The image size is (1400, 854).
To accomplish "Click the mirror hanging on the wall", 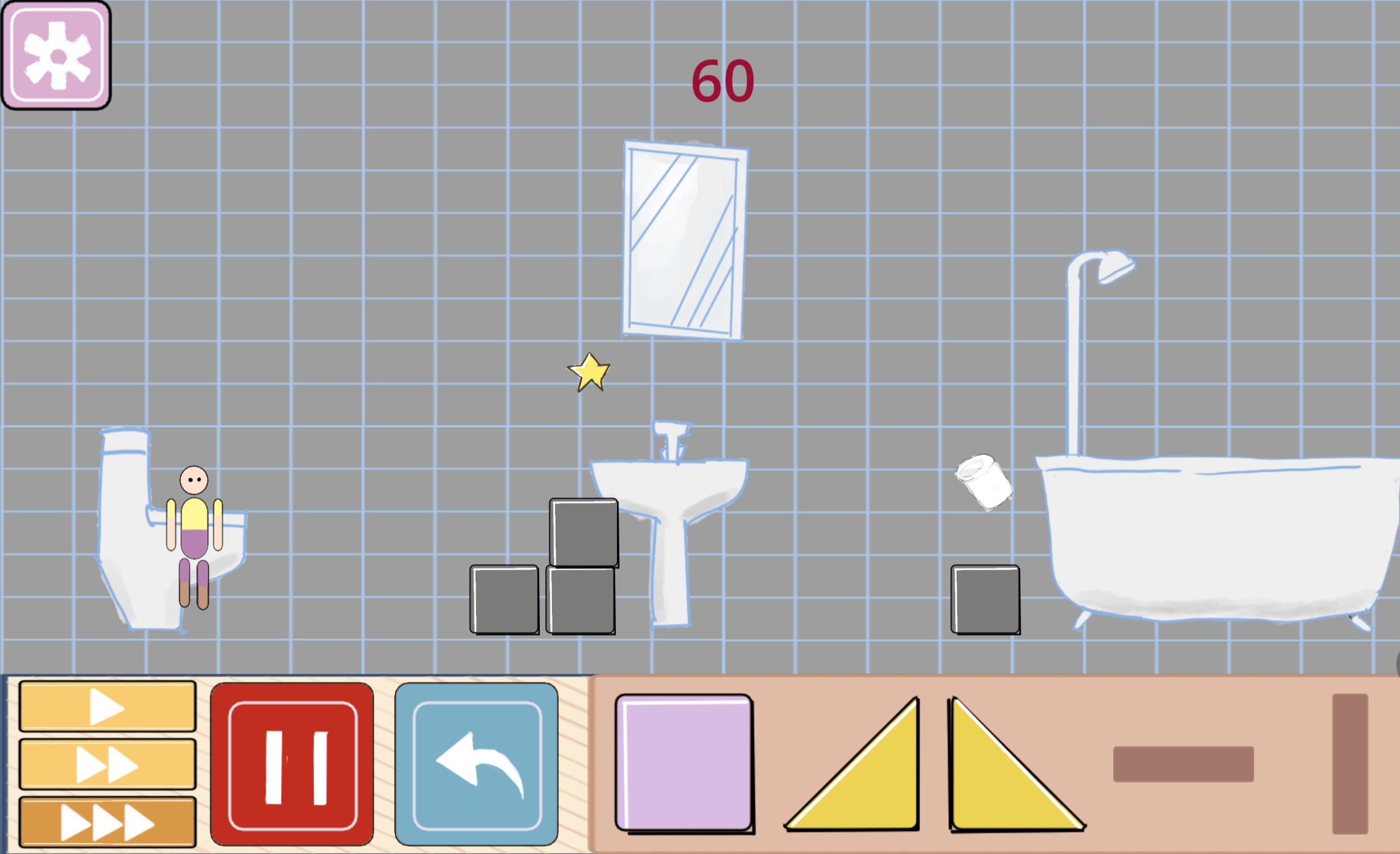I will coord(685,239).
